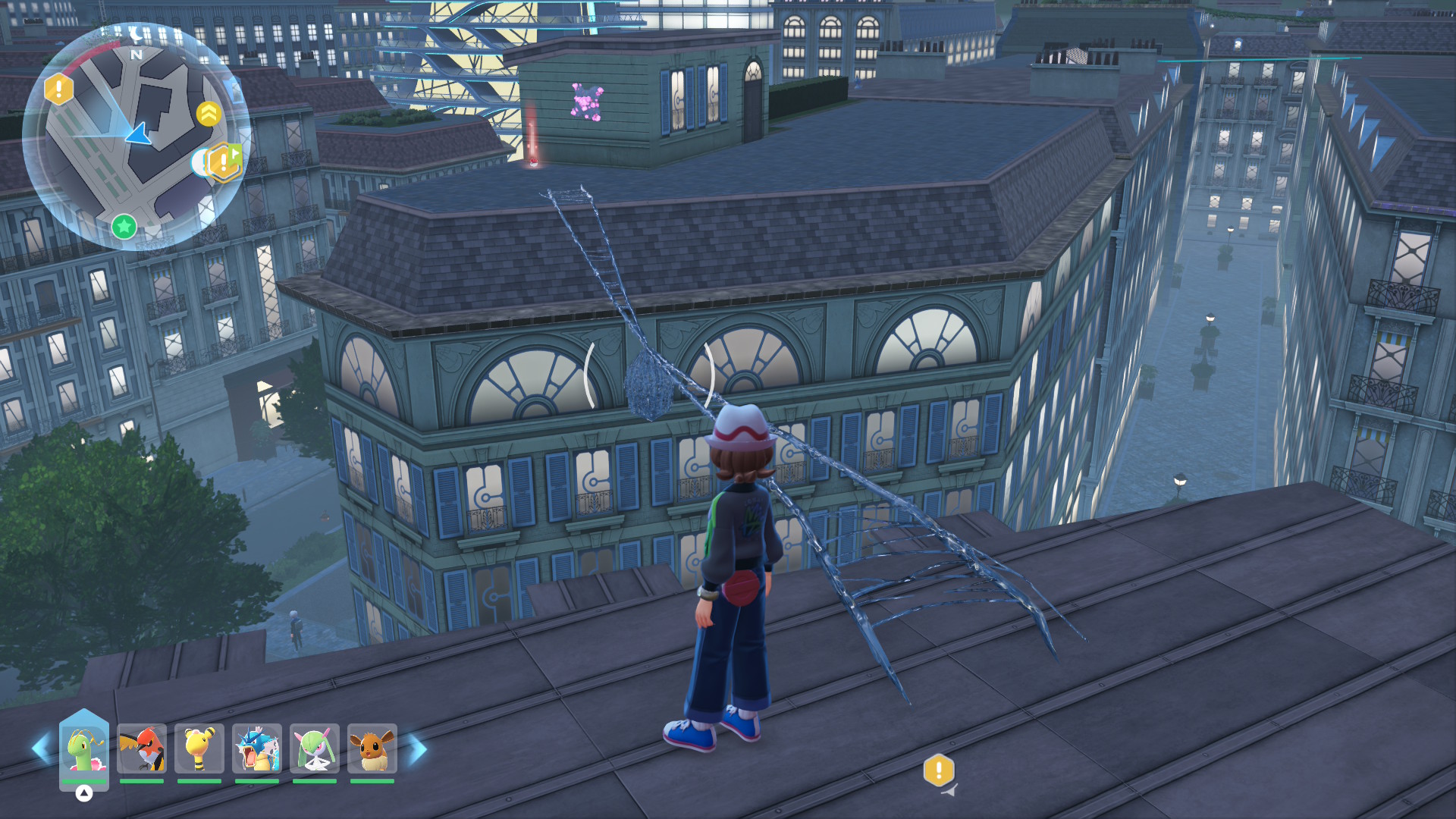This screenshot has height=819, width=1456.
Task: Choose Talonflame from the party bar
Action: [142, 749]
